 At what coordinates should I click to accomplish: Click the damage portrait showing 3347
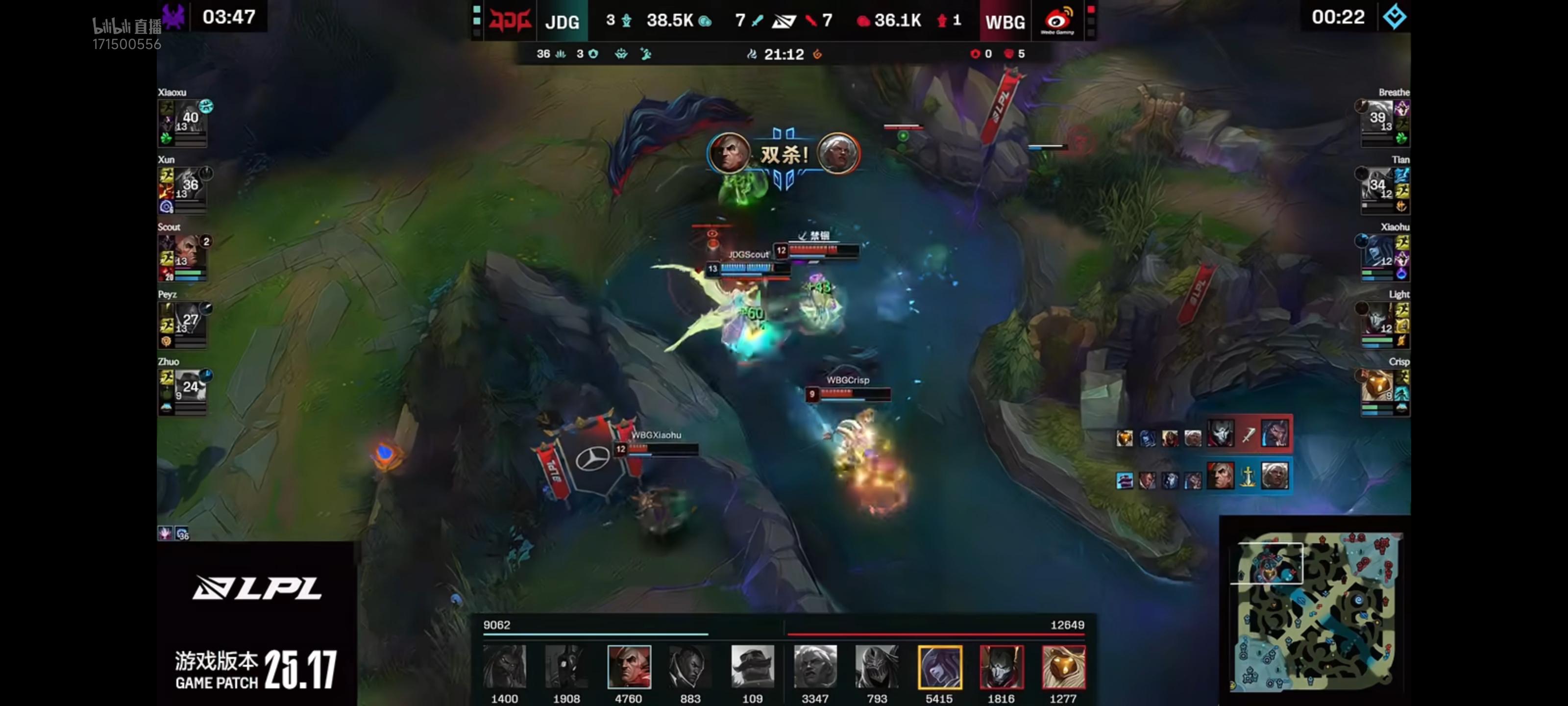click(815, 666)
